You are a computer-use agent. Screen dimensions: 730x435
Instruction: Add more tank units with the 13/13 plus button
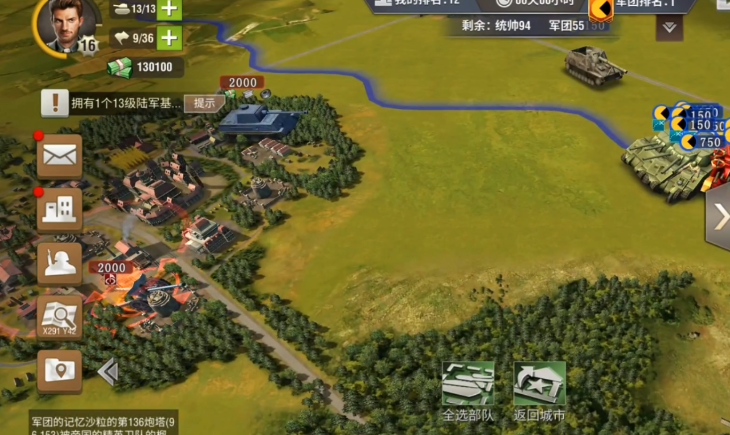[169, 9]
